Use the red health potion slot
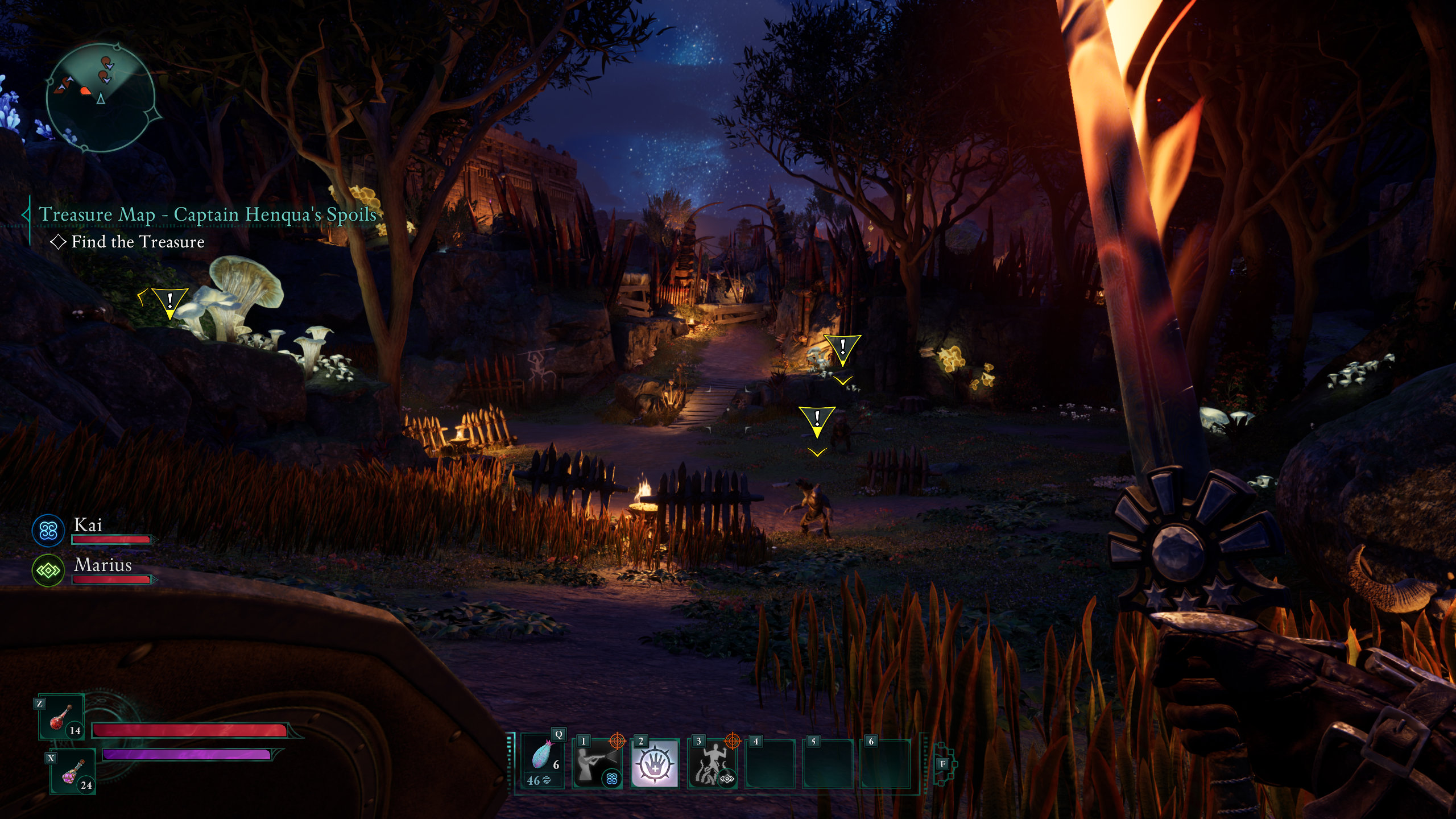The width and height of the screenshot is (1456, 819). click(61, 718)
